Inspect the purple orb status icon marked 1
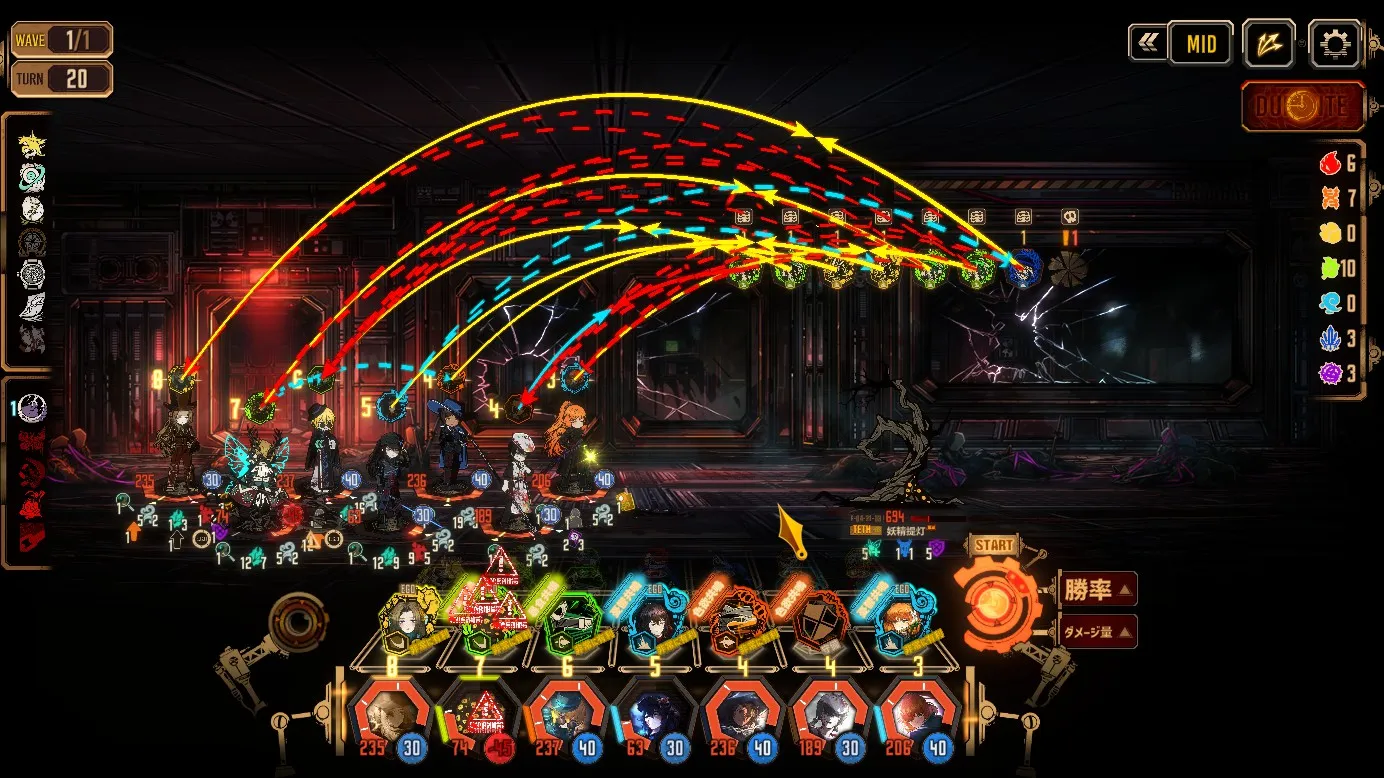Screen dimensions: 1384x778 [33, 408]
